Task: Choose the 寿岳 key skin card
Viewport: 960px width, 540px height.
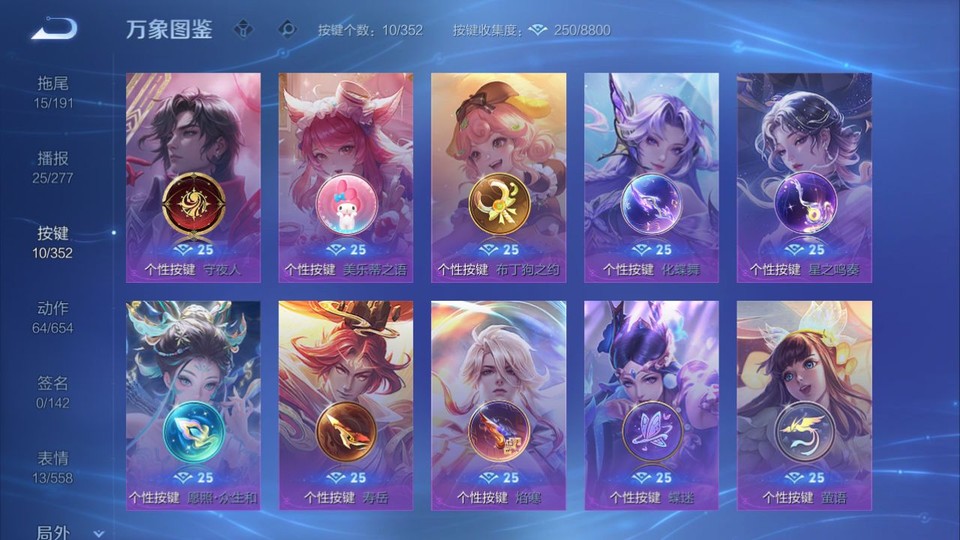Action: click(x=346, y=405)
